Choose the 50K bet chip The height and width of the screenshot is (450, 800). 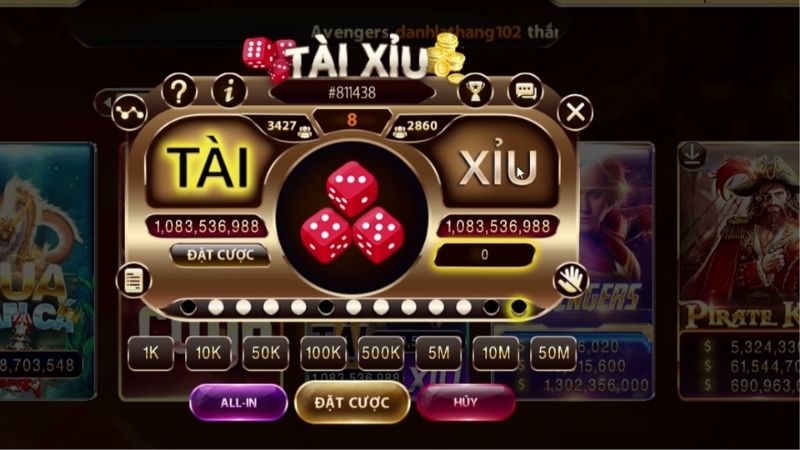(x=265, y=353)
